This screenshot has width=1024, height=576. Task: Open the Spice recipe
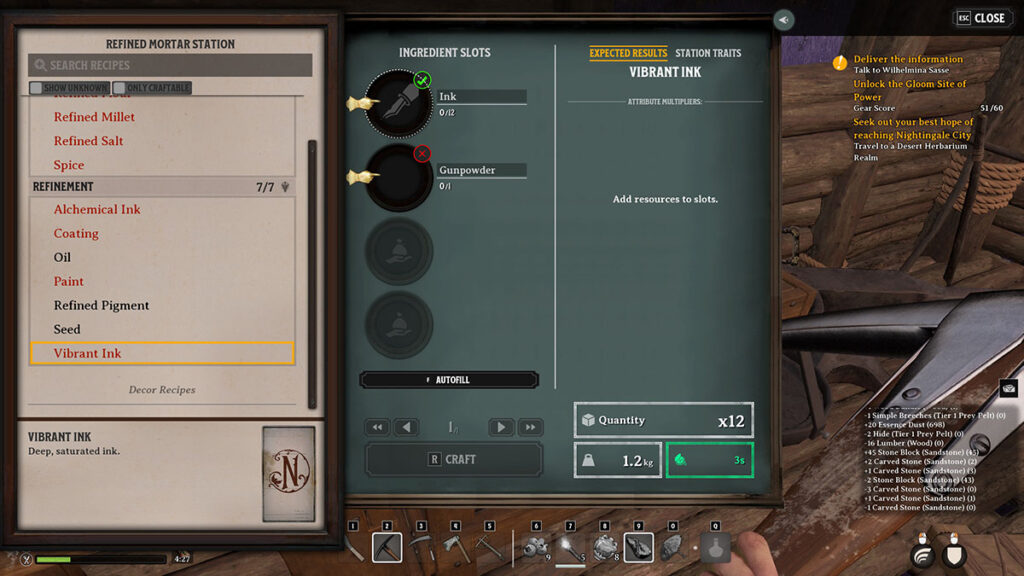pyautogui.click(x=69, y=165)
